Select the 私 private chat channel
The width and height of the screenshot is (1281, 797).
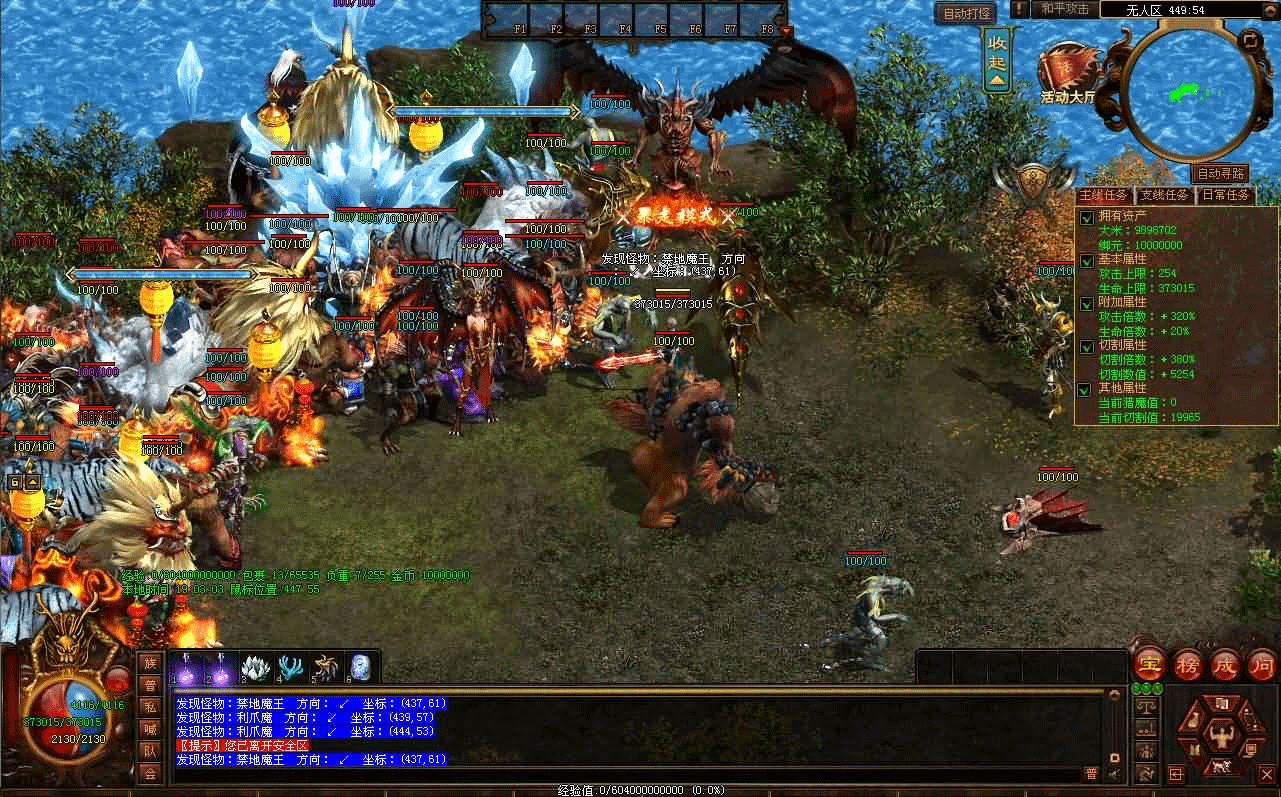pos(150,707)
